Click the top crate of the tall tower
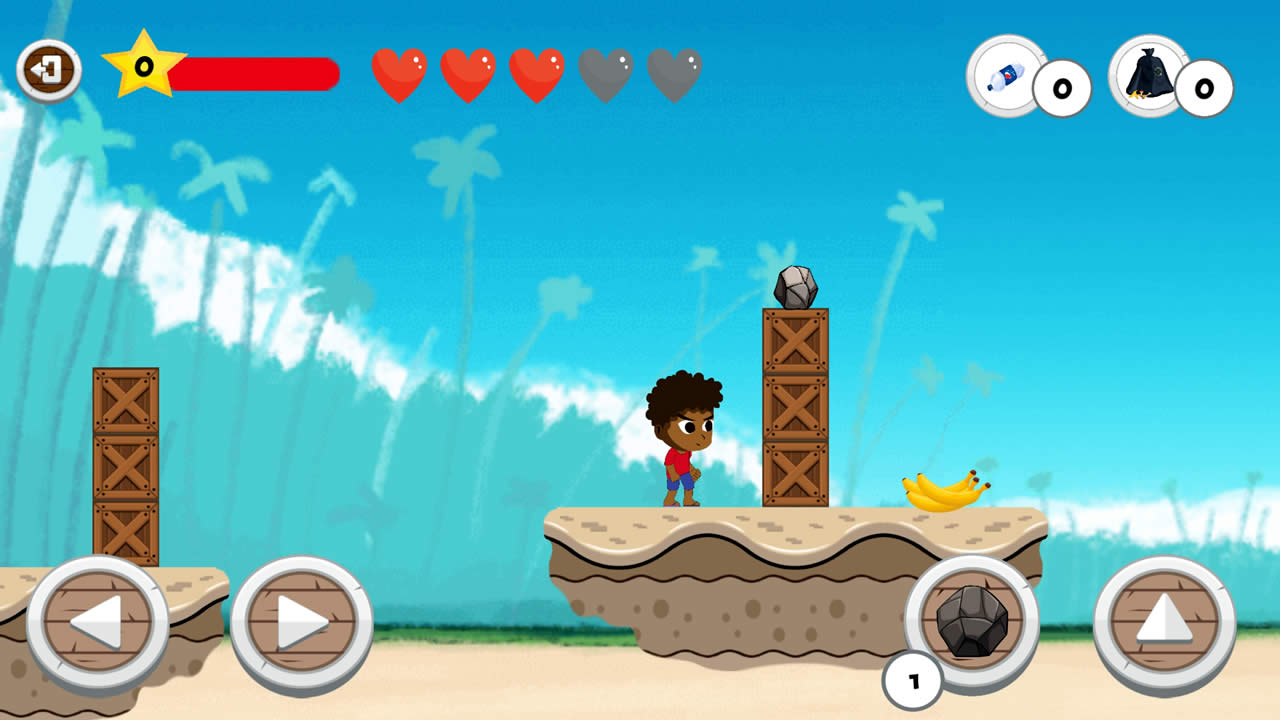Viewport: 1280px width, 720px height. pos(795,340)
